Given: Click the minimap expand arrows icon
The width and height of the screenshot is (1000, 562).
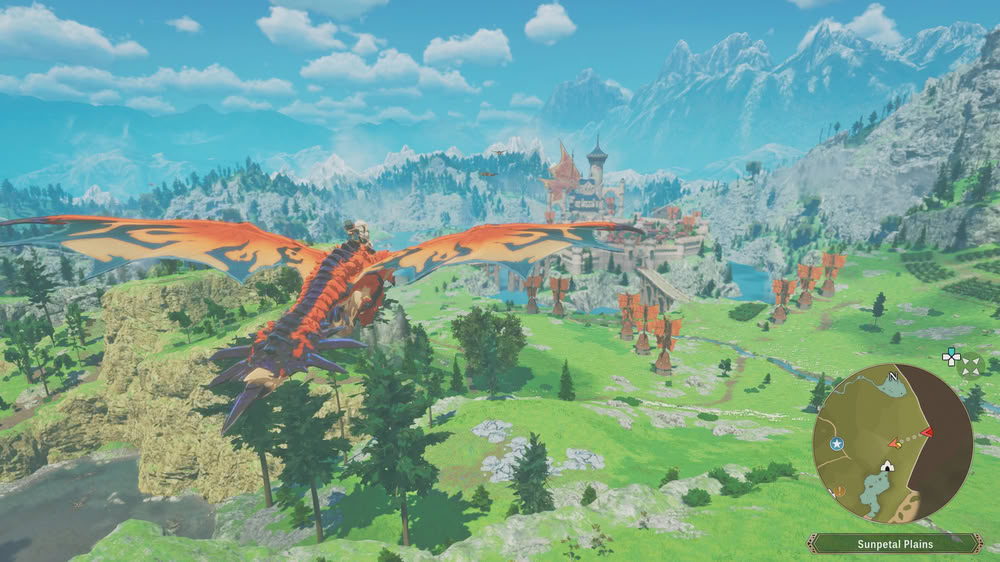Looking at the screenshot, I should click(x=970, y=367).
